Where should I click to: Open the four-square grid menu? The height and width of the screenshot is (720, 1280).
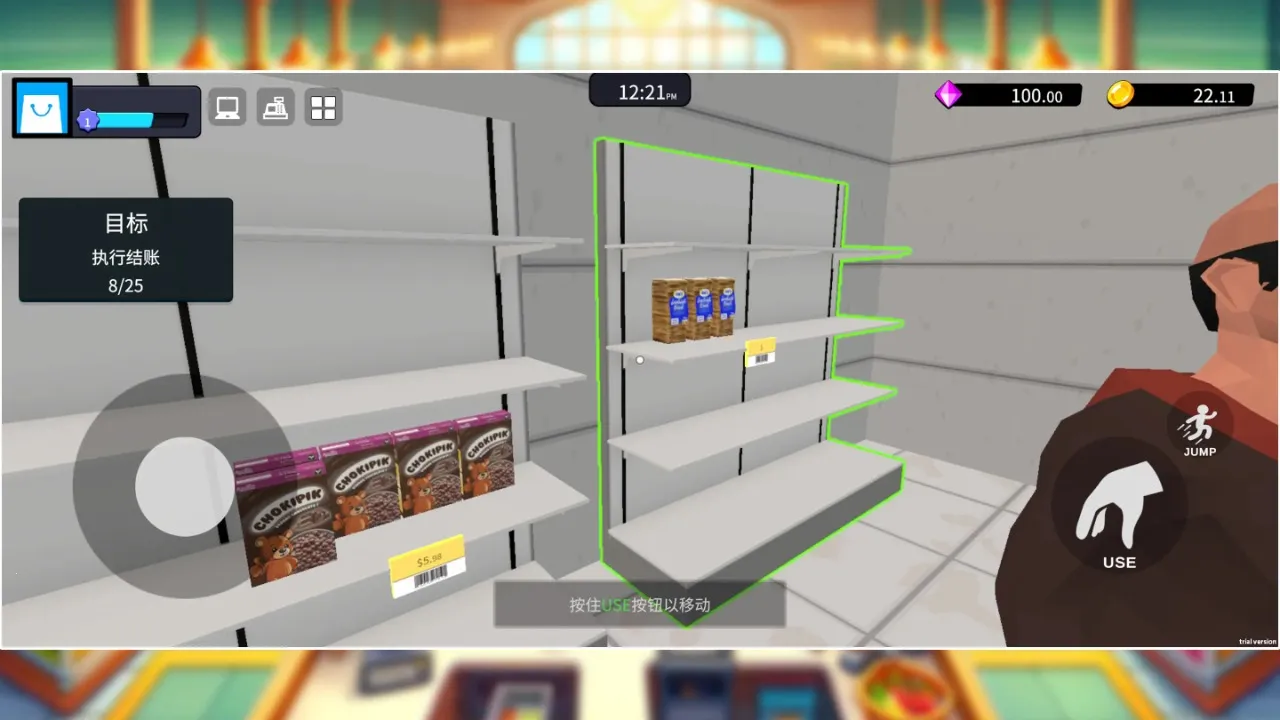[322, 106]
